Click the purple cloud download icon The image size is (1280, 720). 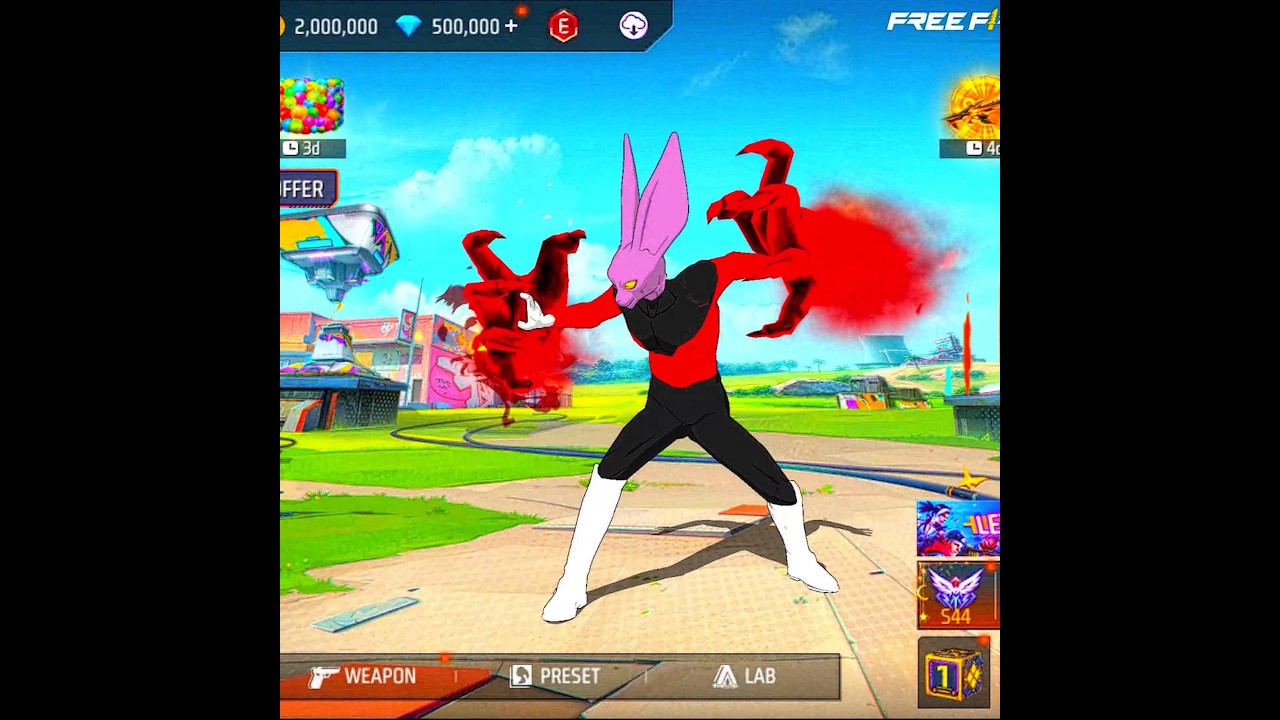point(633,26)
